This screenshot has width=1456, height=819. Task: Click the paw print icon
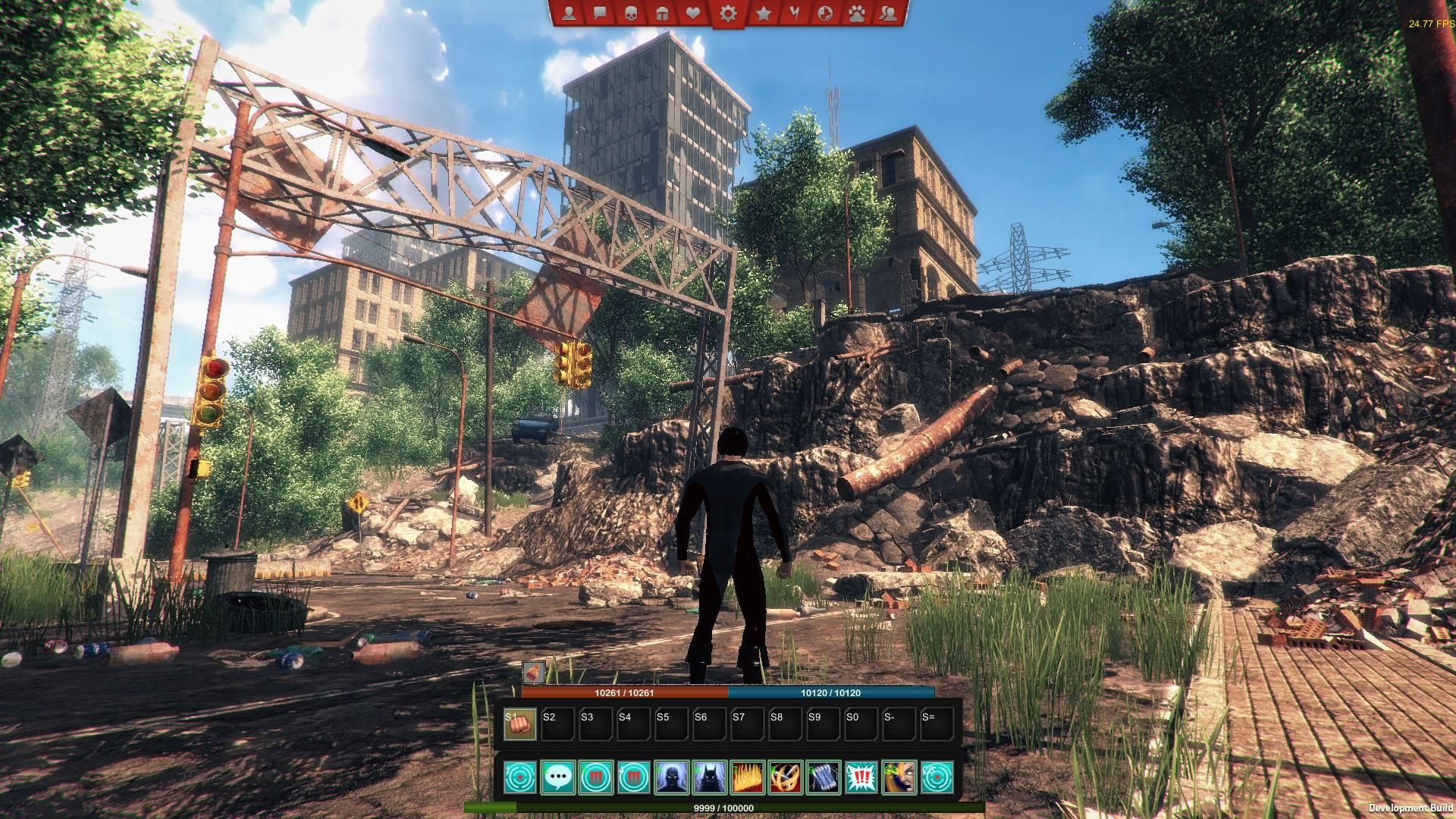point(856,13)
